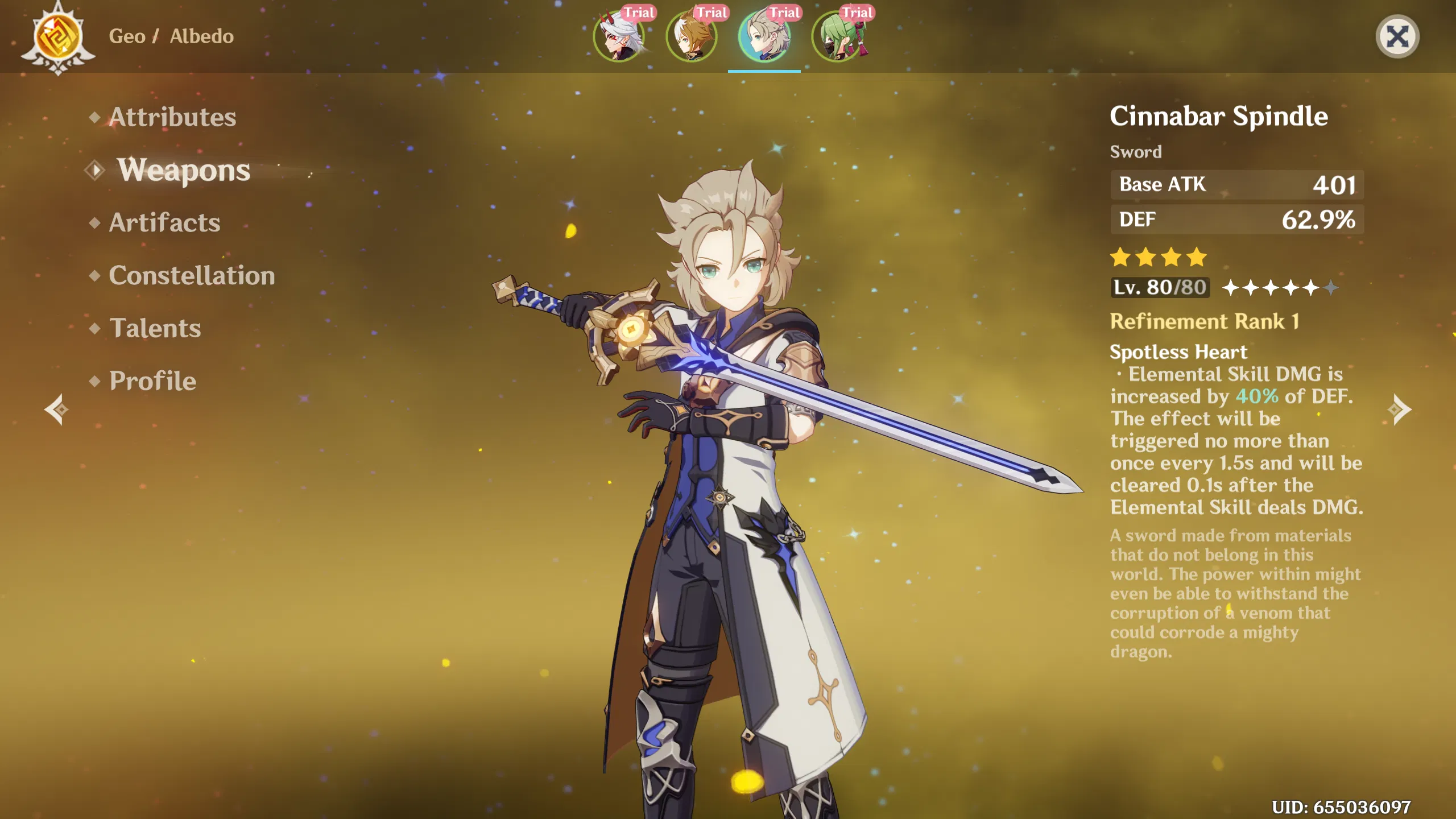
Task: Click the diamond marker beside Artifacts
Action: (94, 224)
